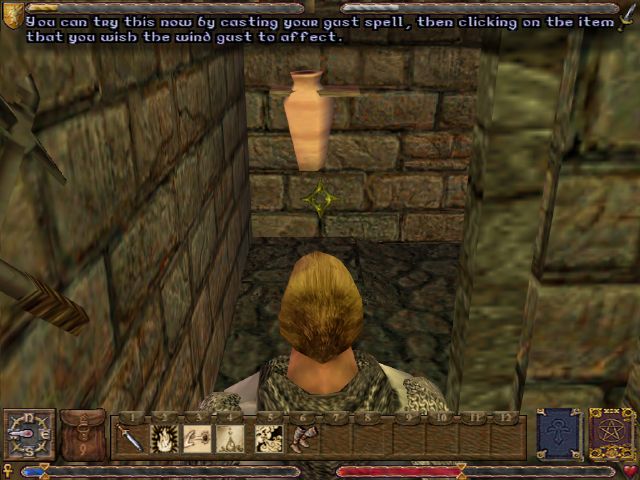Select the boots in hotbar slot 6
Image resolution: width=640 pixels, height=480 pixels.
[x=301, y=438]
